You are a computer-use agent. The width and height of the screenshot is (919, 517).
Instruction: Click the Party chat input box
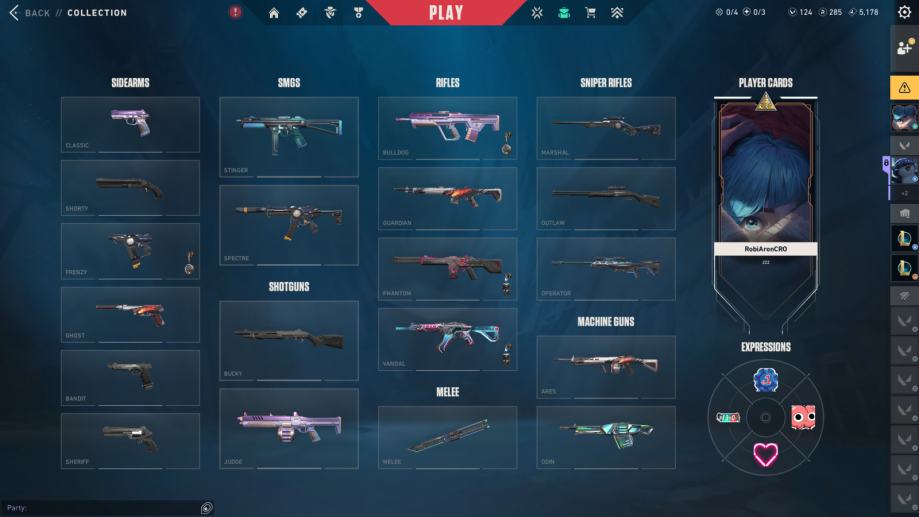pyautogui.click(x=100, y=508)
